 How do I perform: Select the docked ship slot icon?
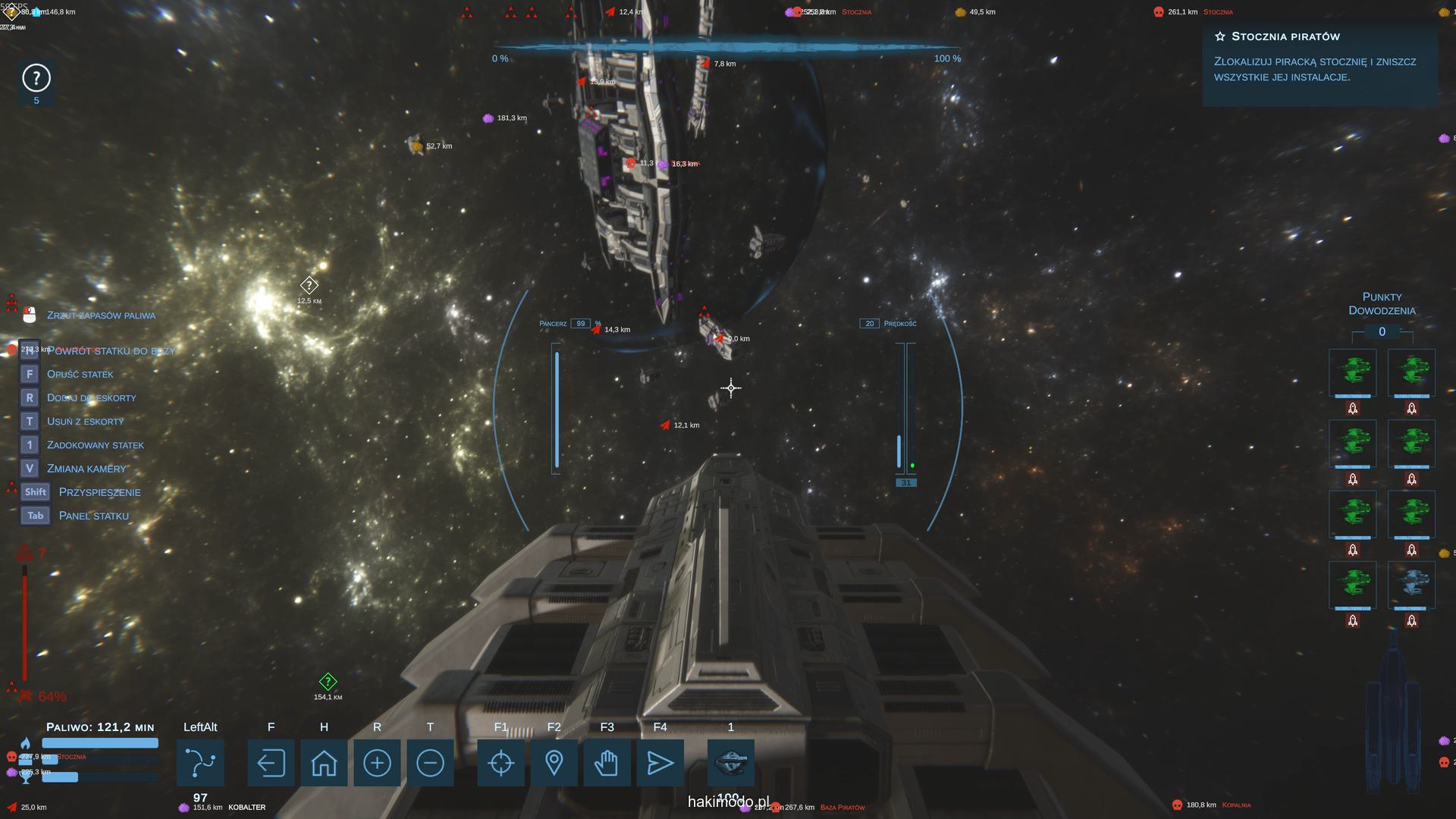[x=731, y=761]
